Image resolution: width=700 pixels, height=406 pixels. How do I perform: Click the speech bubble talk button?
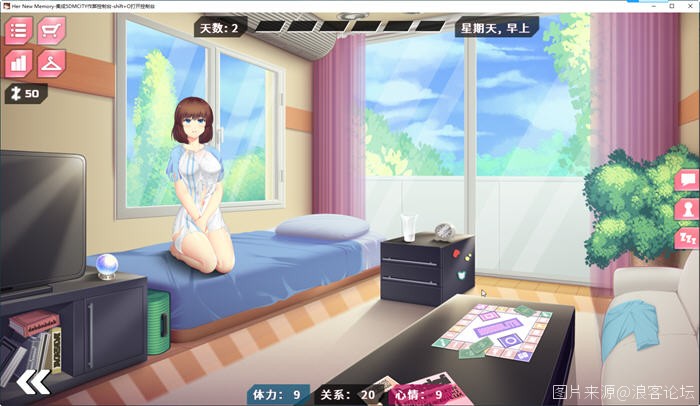pos(688,180)
